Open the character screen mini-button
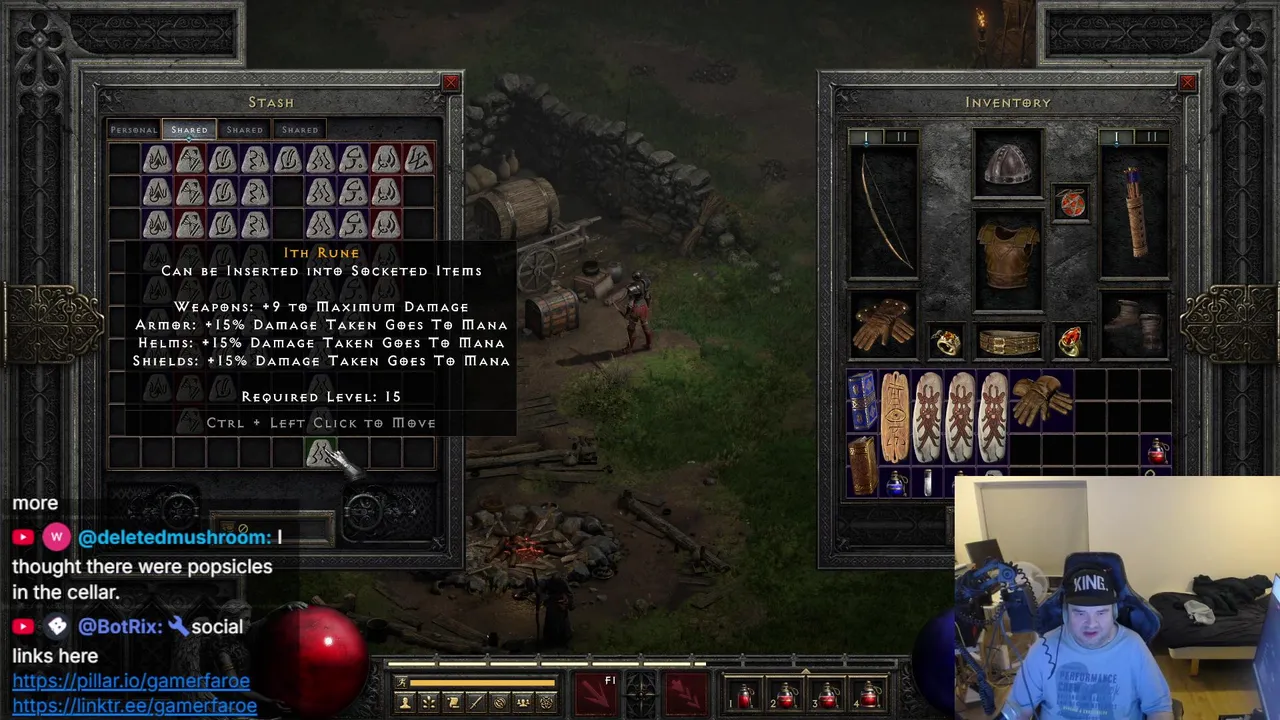 point(405,703)
